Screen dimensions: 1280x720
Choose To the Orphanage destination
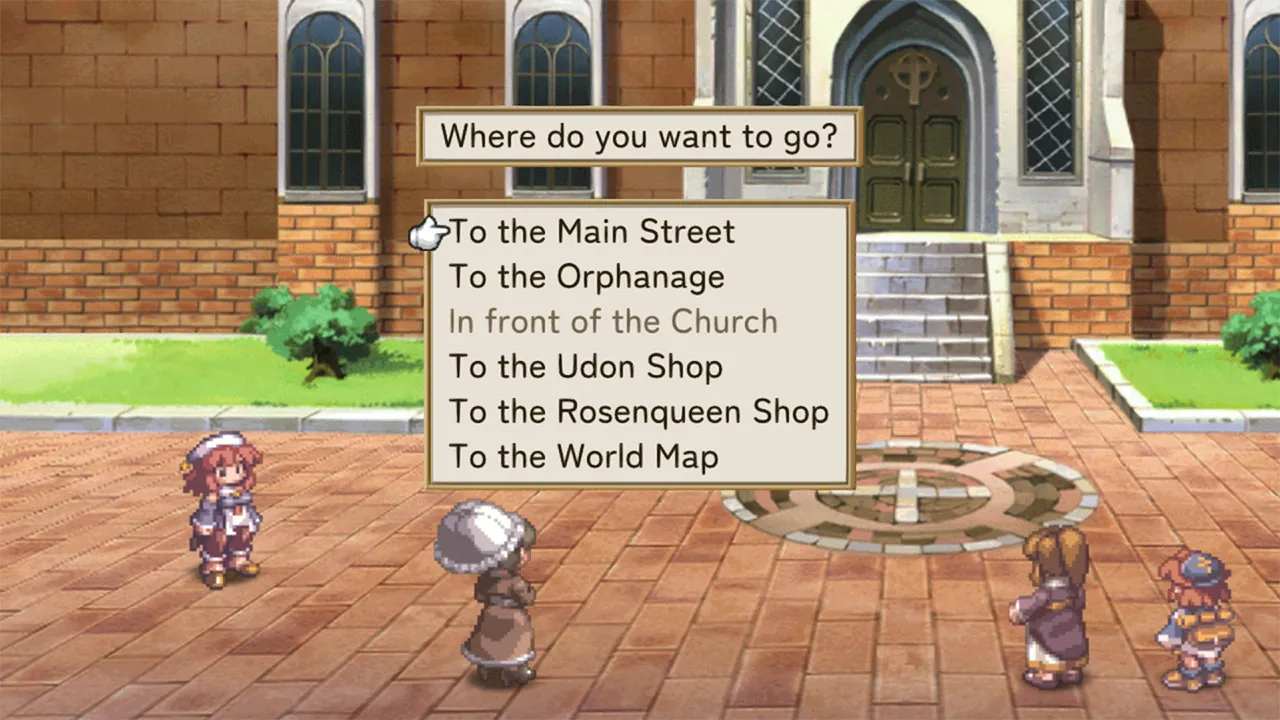tap(587, 277)
